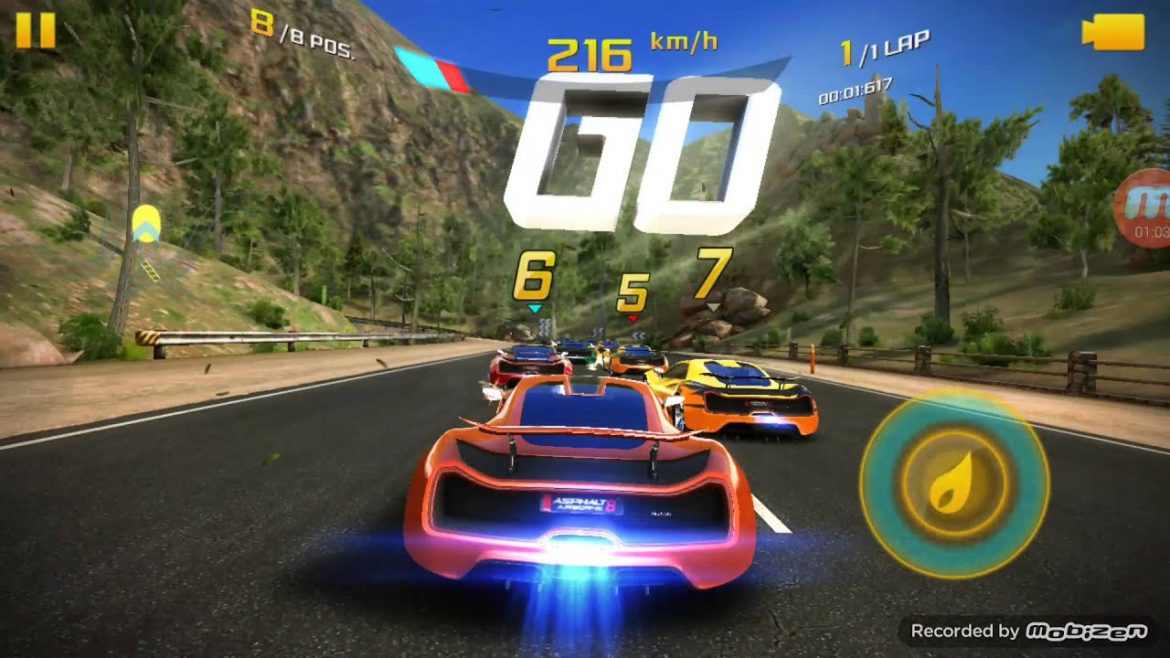Activate the nitro boost flame button
1170x658 pixels.
[954, 484]
